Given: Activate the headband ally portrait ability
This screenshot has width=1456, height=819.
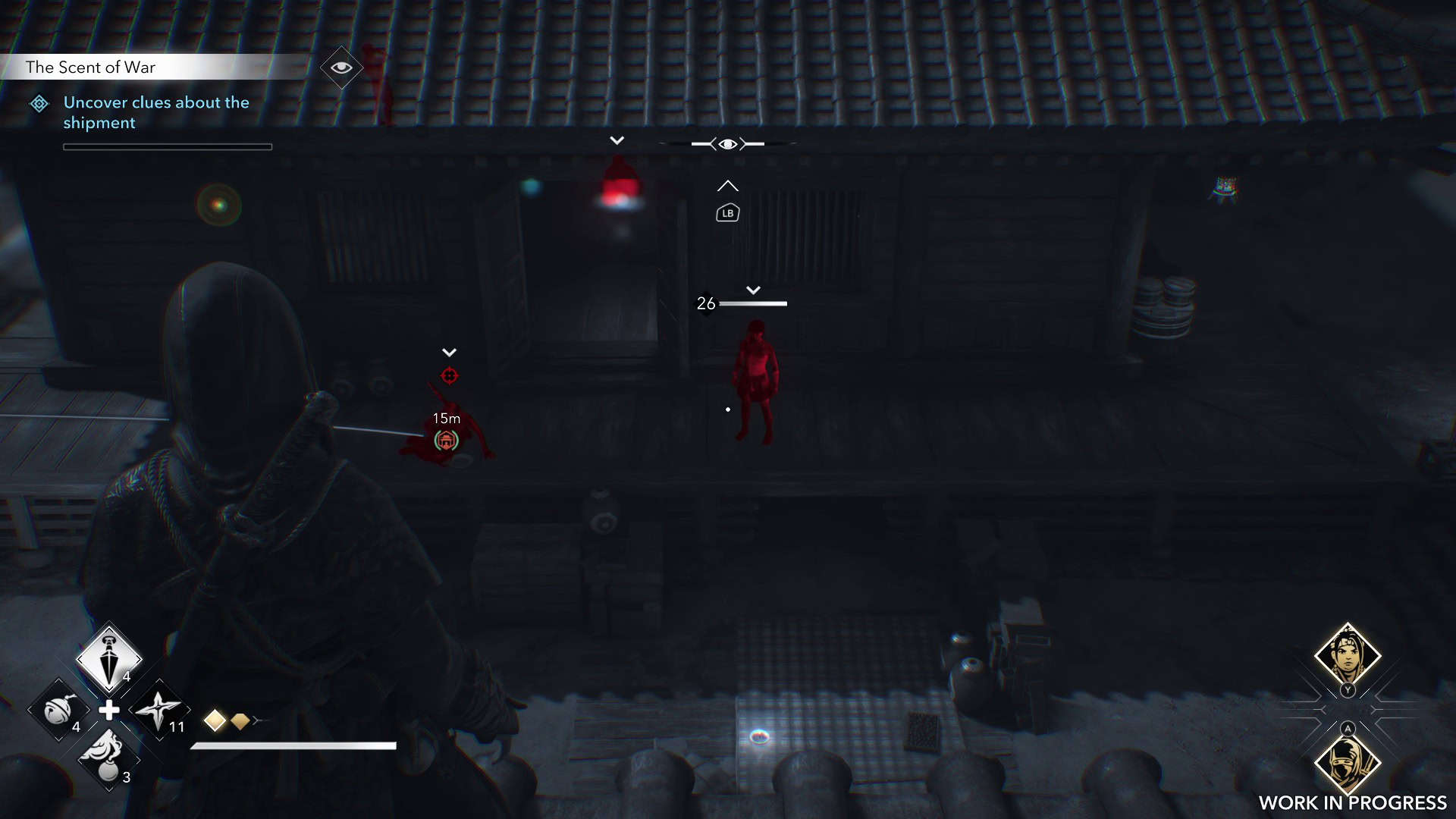Looking at the screenshot, I should tap(1347, 654).
